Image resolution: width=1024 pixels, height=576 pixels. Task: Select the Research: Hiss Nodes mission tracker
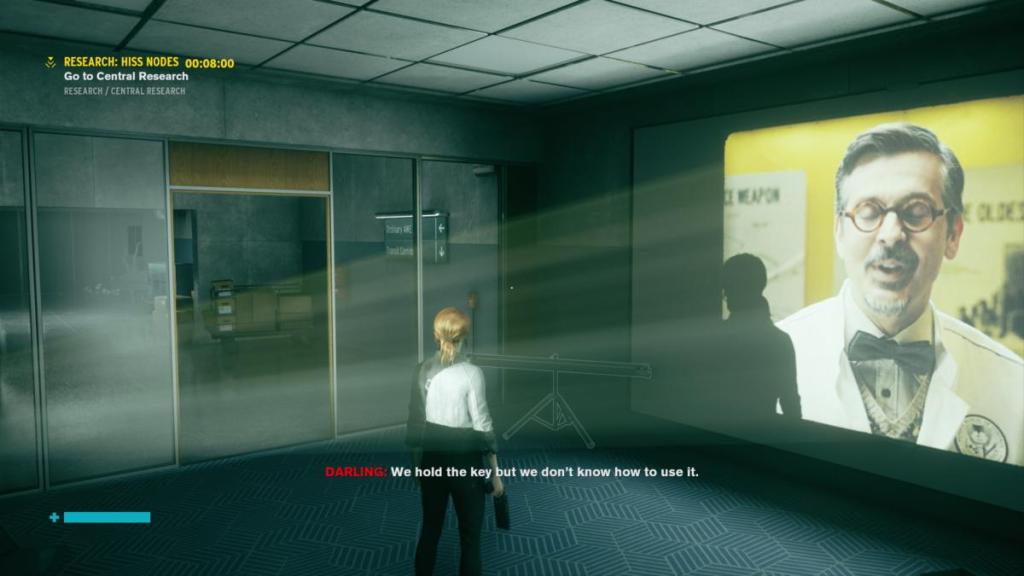click(x=121, y=62)
